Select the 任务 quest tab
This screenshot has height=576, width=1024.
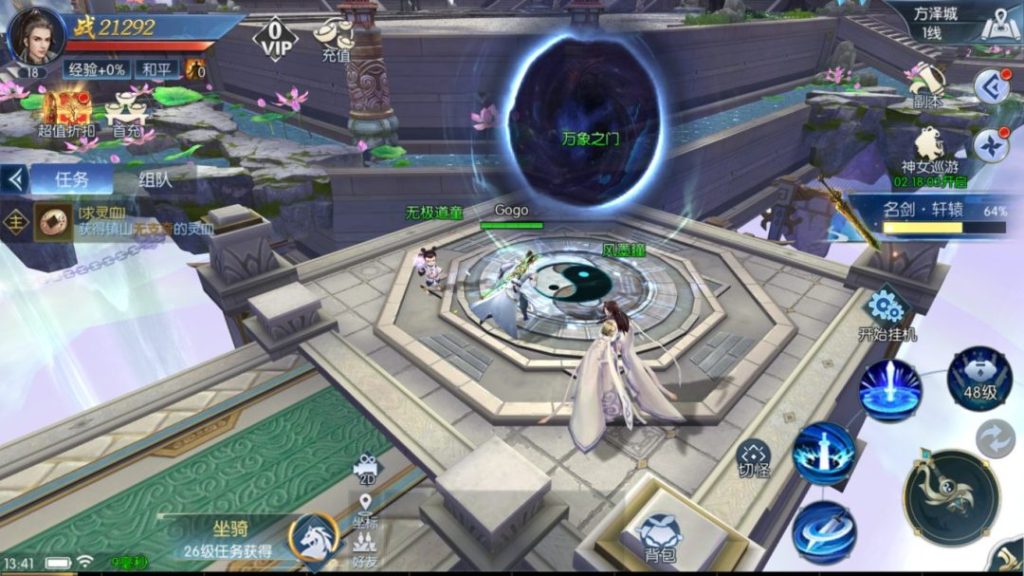click(70, 180)
